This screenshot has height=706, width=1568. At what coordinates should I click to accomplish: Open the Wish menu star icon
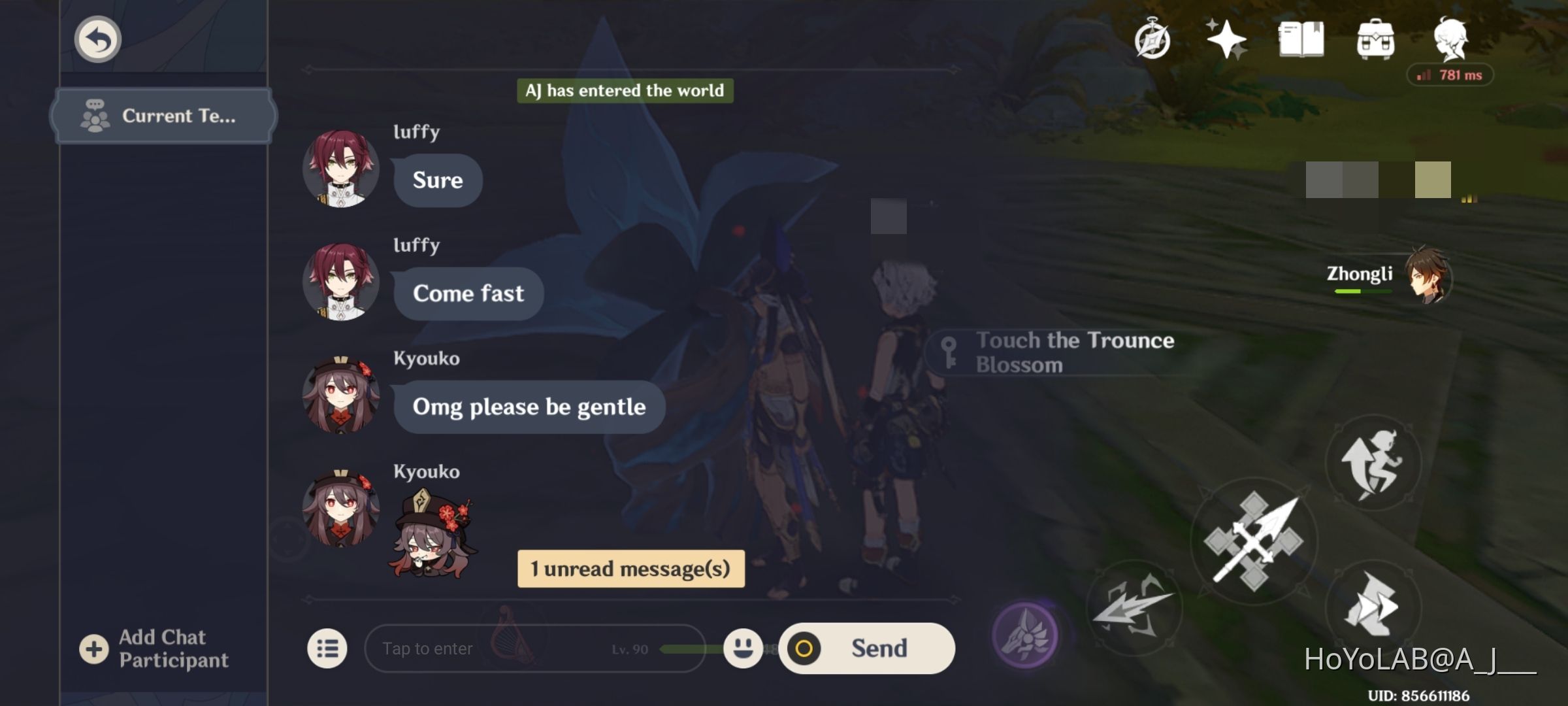1227,41
